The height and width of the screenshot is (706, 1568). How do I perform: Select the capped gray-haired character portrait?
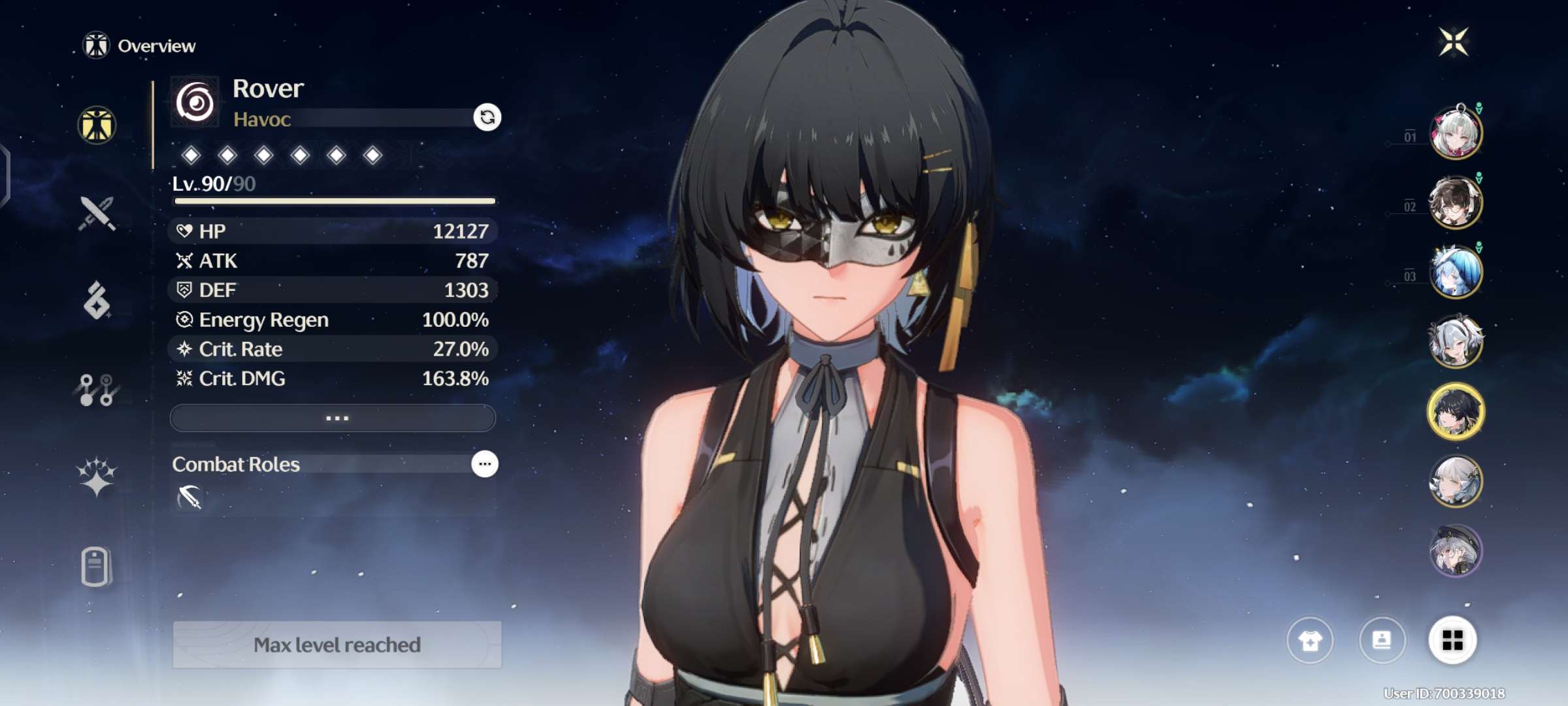pyautogui.click(x=1456, y=551)
